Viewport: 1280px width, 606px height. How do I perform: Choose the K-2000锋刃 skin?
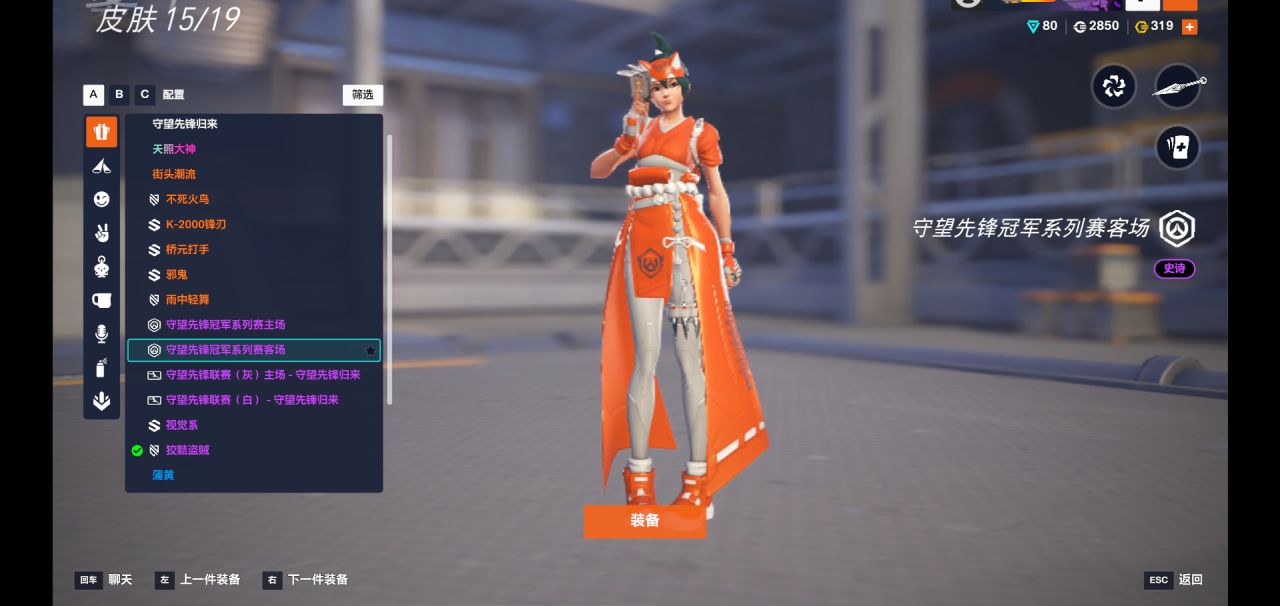195,224
